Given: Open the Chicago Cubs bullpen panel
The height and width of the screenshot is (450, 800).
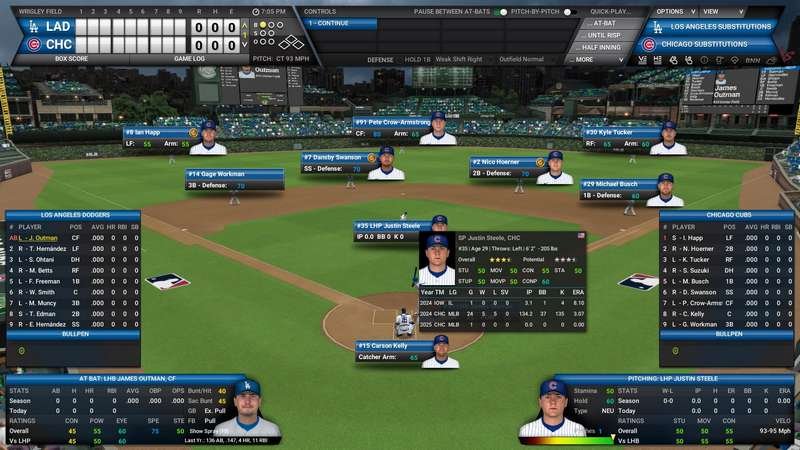Looking at the screenshot, I should coord(728,334).
